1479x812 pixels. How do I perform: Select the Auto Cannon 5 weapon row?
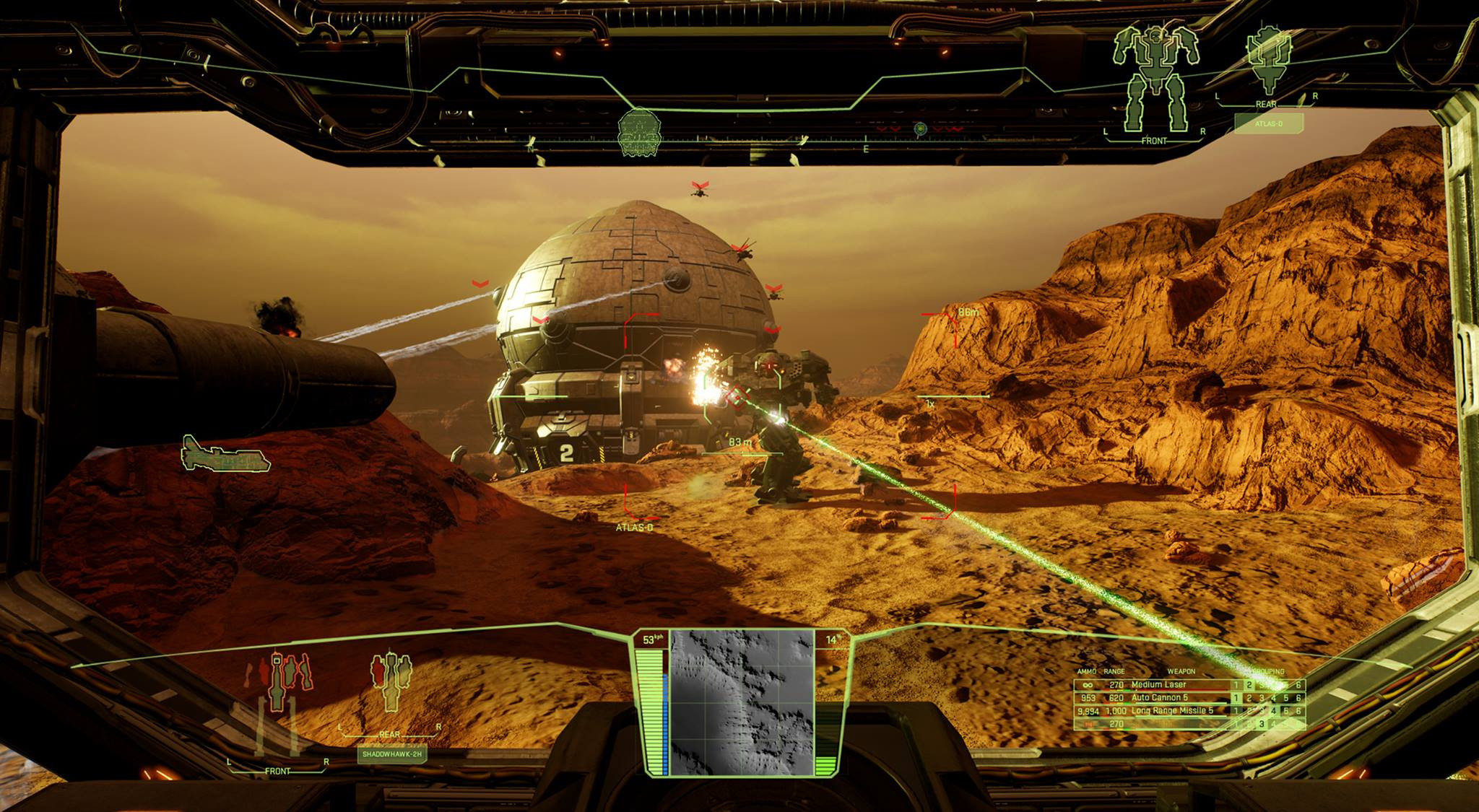coord(1159,697)
